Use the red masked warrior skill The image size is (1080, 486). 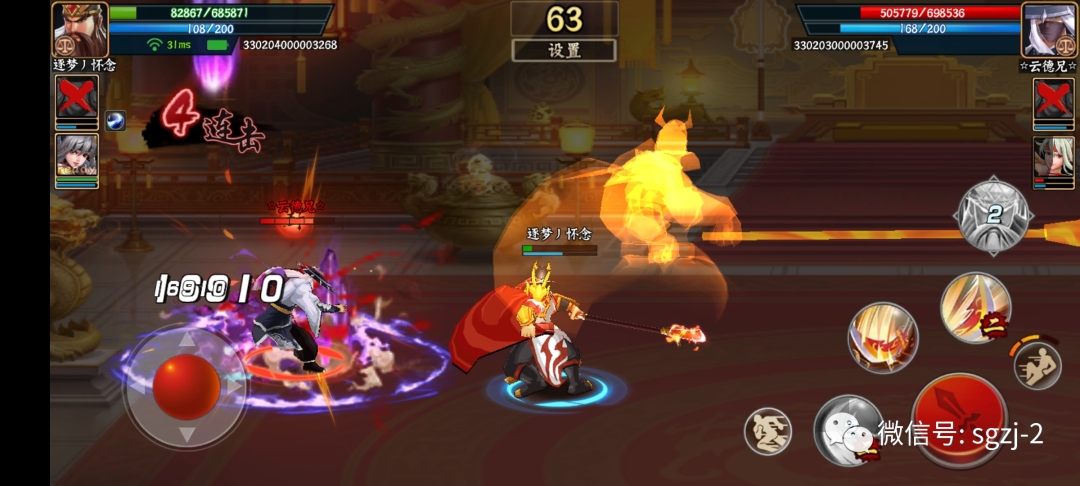(883, 338)
